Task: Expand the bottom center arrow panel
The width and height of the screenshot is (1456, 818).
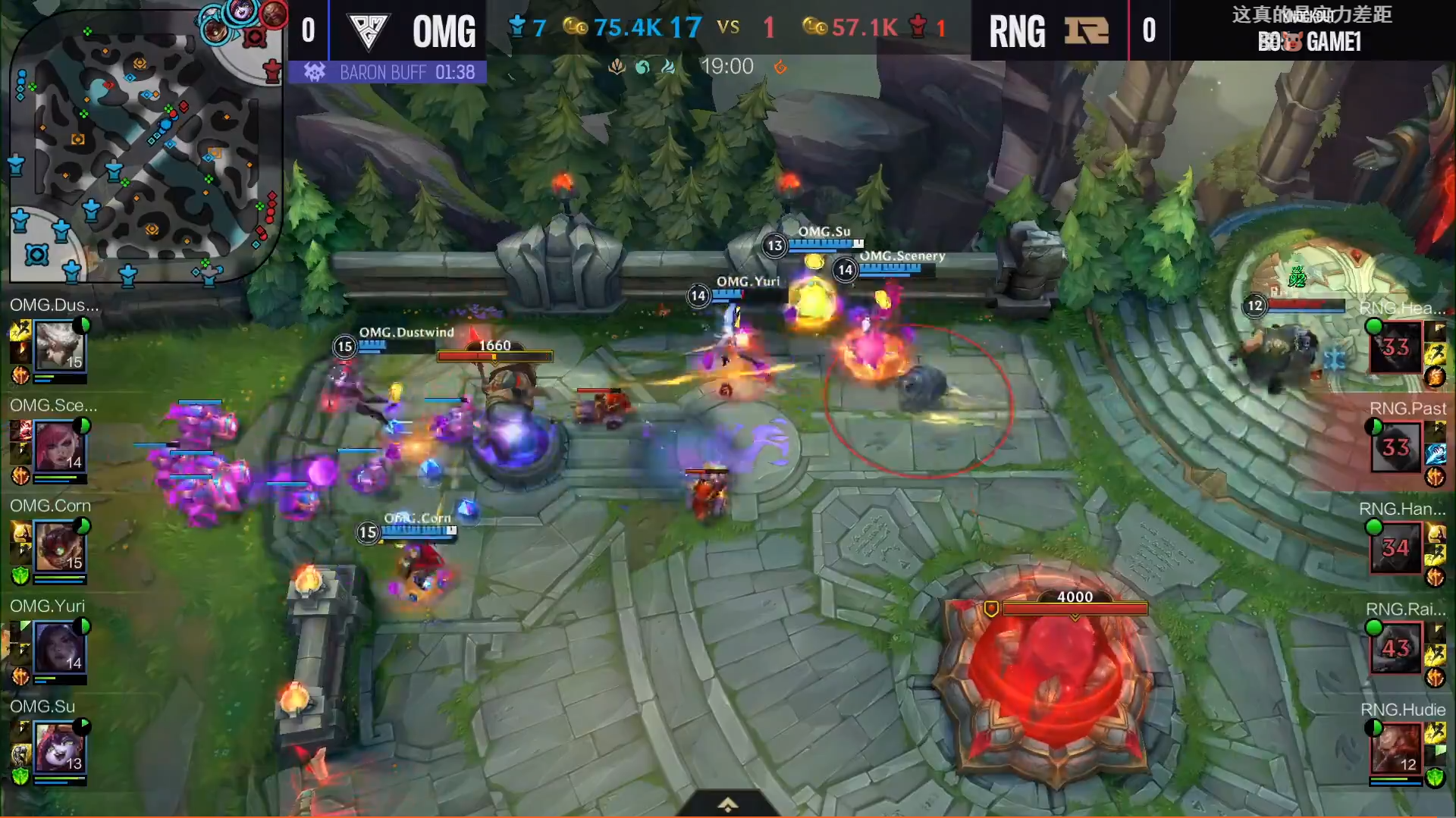Action: coord(727,804)
